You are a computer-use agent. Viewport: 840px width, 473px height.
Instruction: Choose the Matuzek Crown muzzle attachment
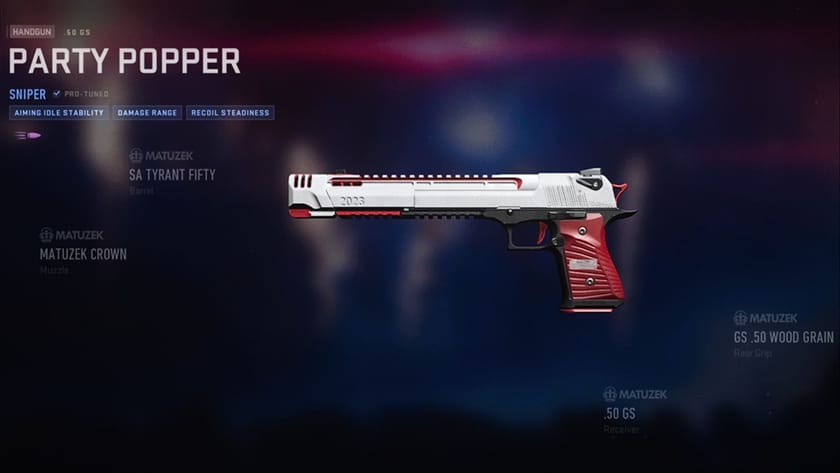tap(83, 254)
